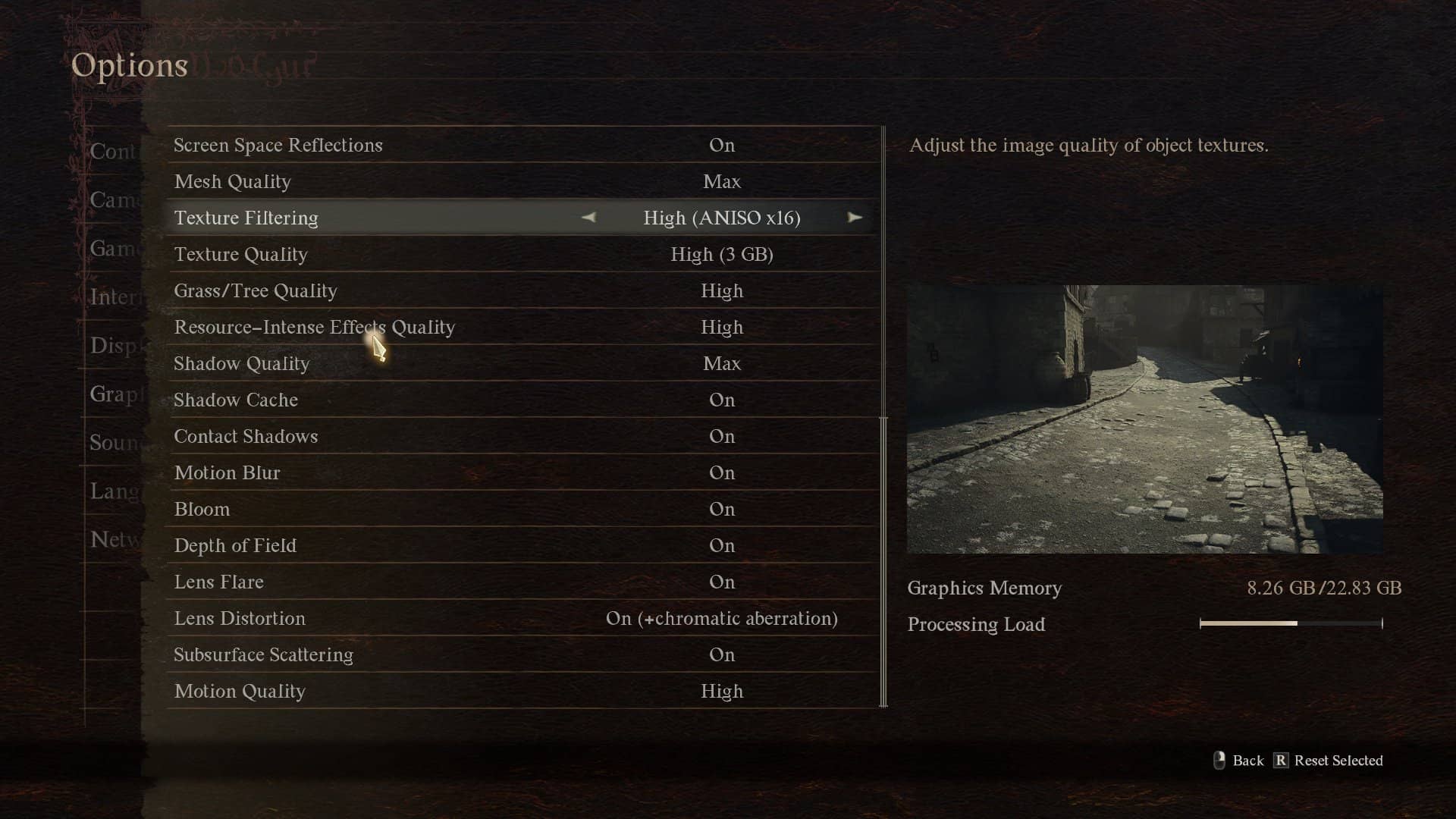Click the right arrow on Texture Filtering

click(855, 218)
